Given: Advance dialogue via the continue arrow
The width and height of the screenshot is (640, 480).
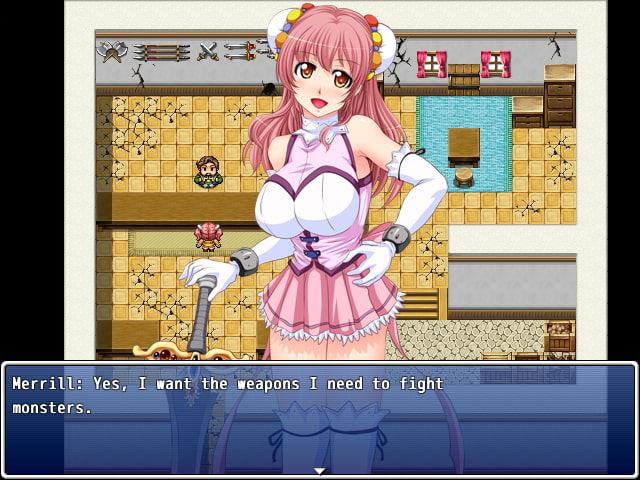Looking at the screenshot, I should point(319,469).
